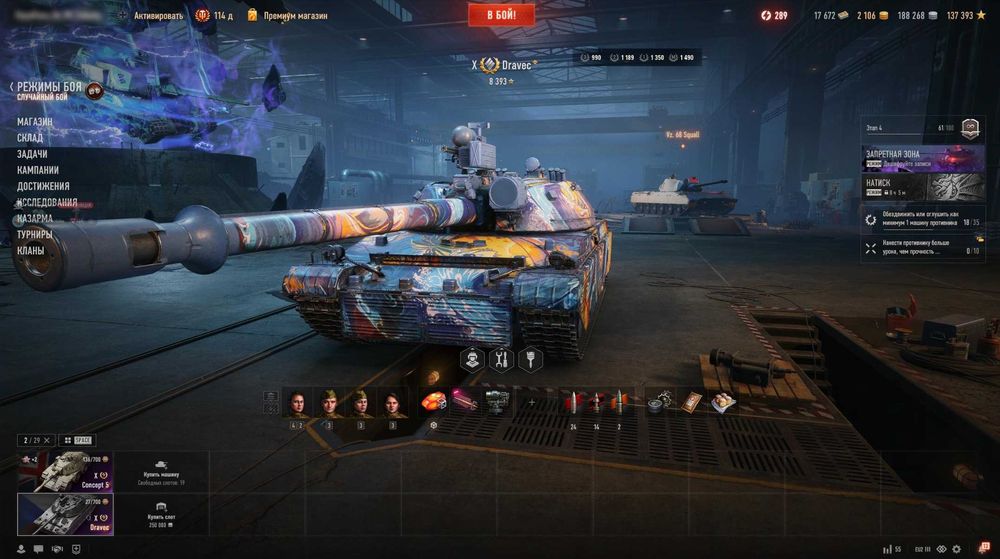
Task: Open the НАТИСК mode banner
Action: click(922, 188)
